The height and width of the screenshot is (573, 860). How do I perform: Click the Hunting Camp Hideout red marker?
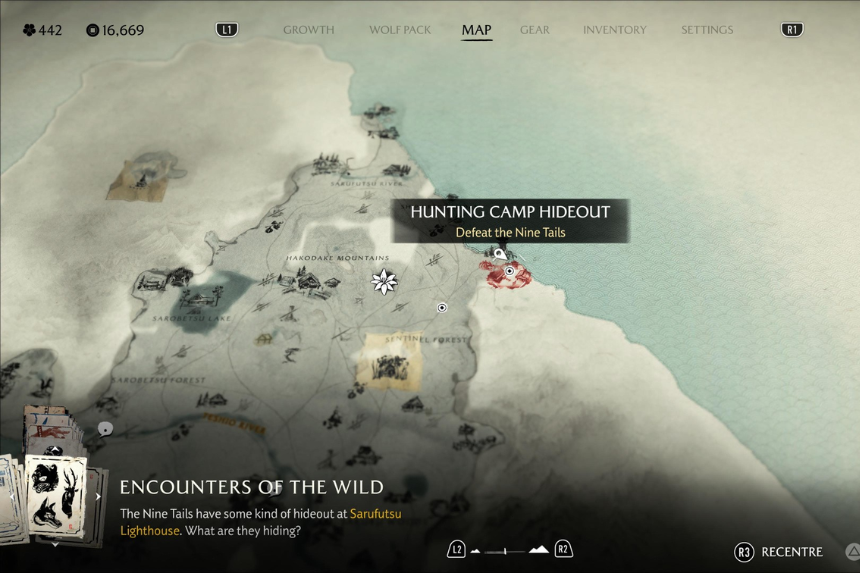(509, 272)
